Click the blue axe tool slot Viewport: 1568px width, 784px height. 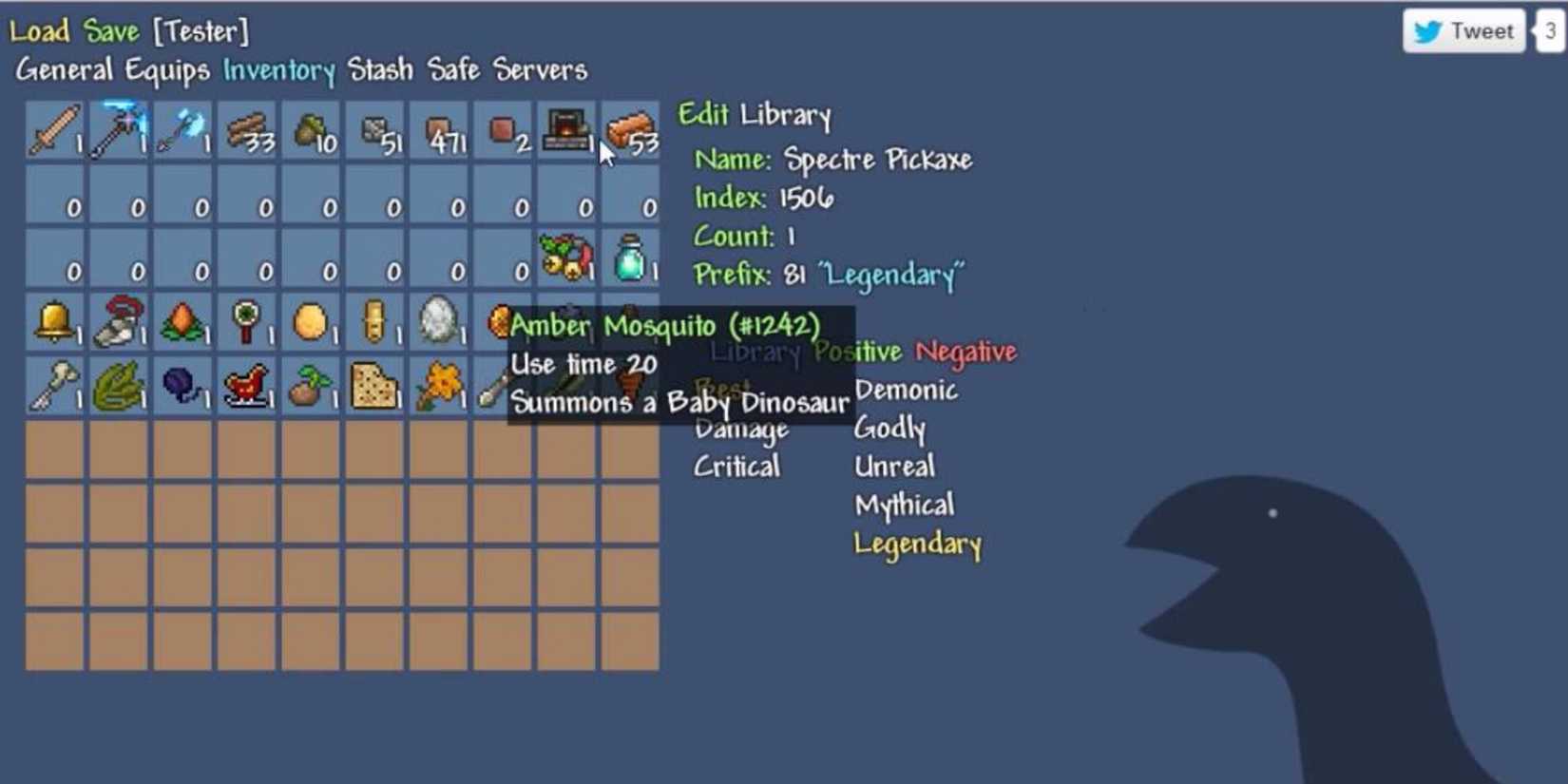click(x=181, y=130)
